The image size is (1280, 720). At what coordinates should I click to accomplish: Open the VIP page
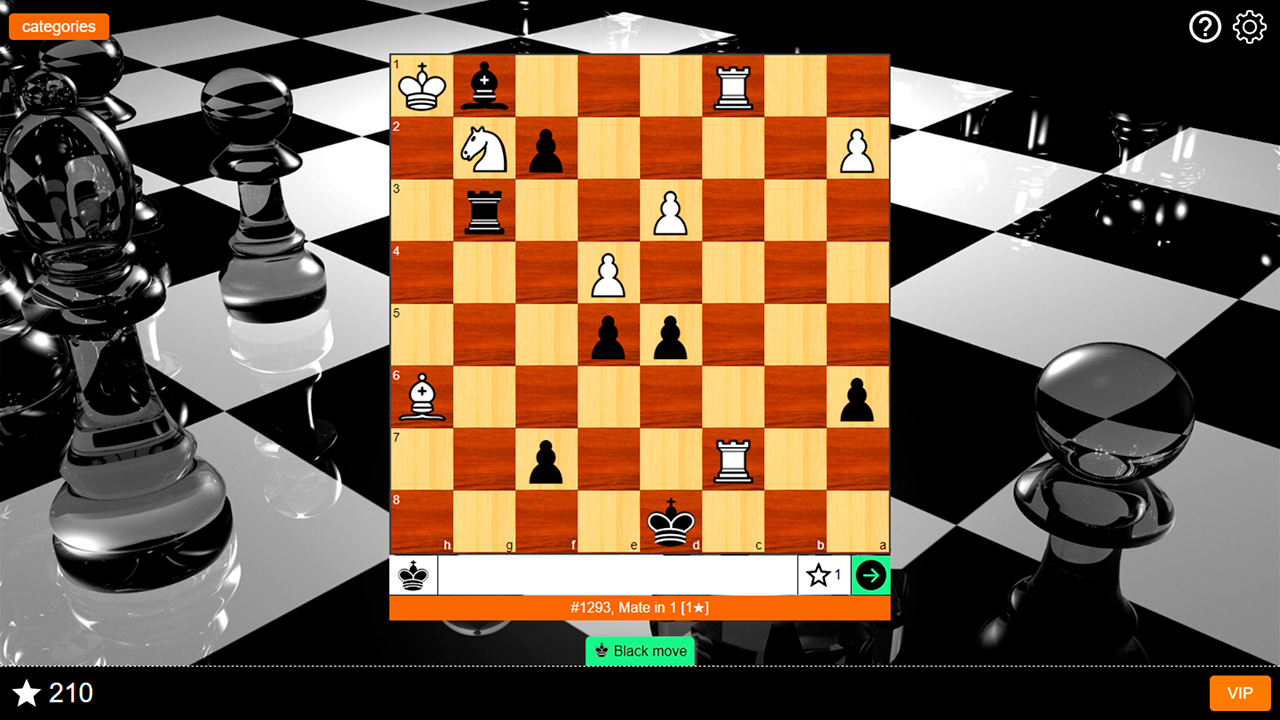[x=1239, y=693]
